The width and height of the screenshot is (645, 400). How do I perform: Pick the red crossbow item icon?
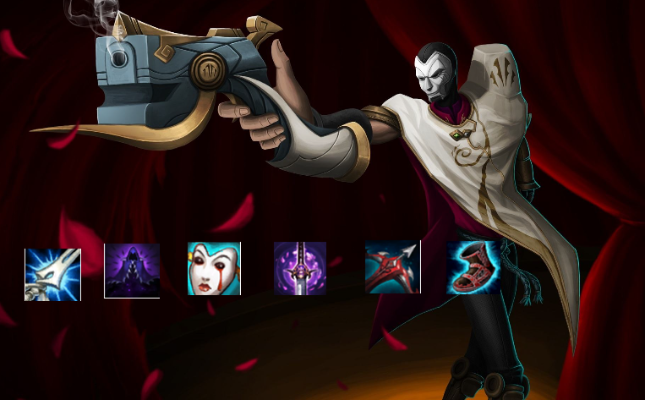(393, 267)
